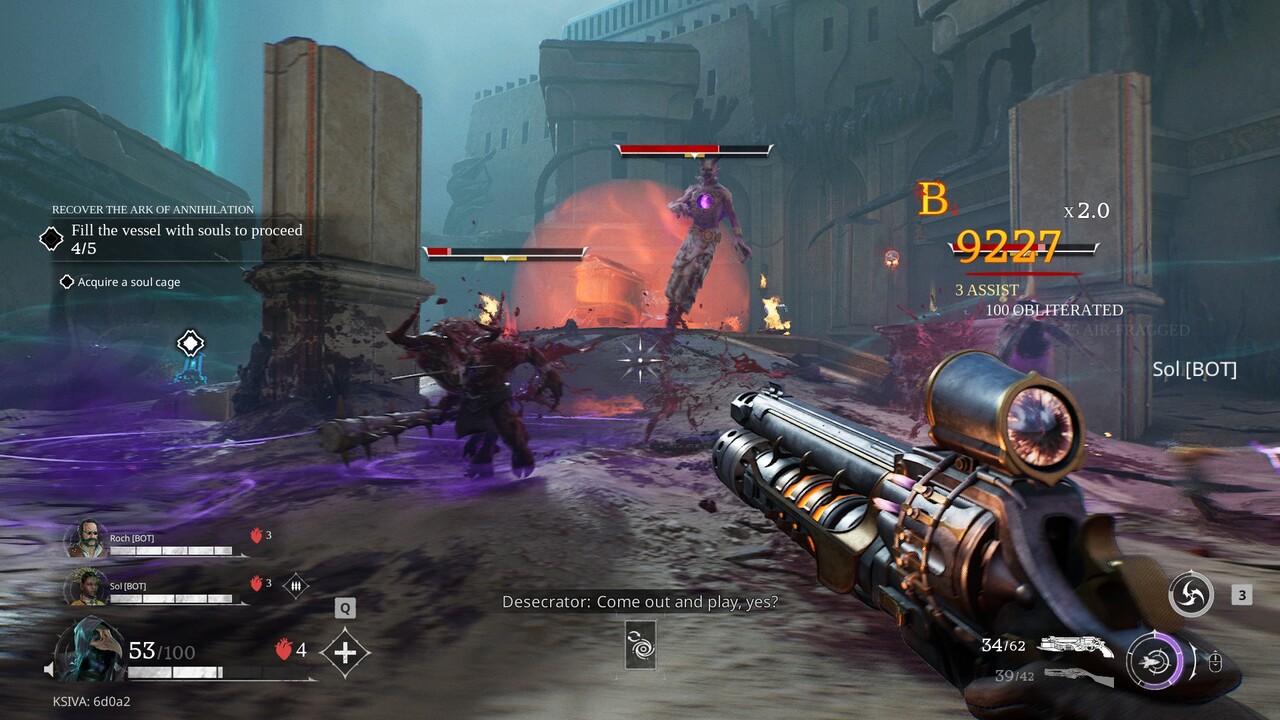Click the diamond status icon beside Sol
The width and height of the screenshot is (1280, 720).
point(295,585)
